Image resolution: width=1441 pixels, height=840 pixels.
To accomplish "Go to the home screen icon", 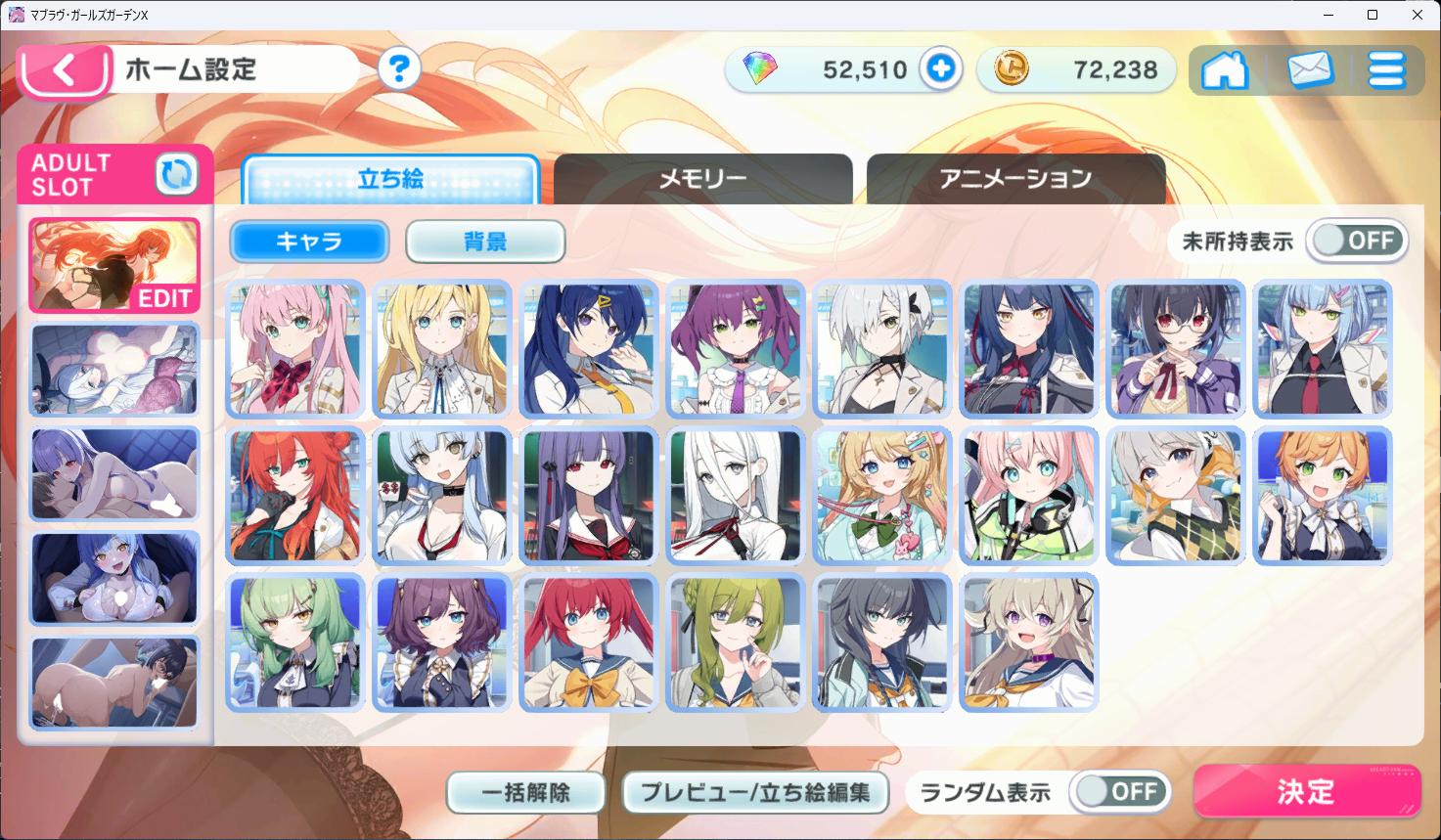I will 1225,70.
